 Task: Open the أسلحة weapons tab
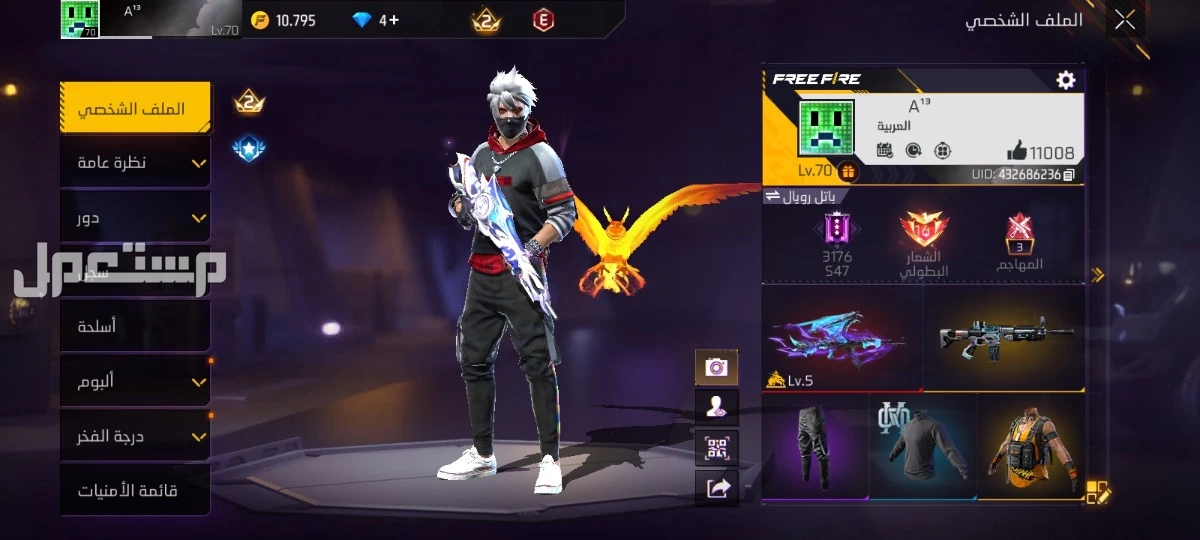click(135, 326)
